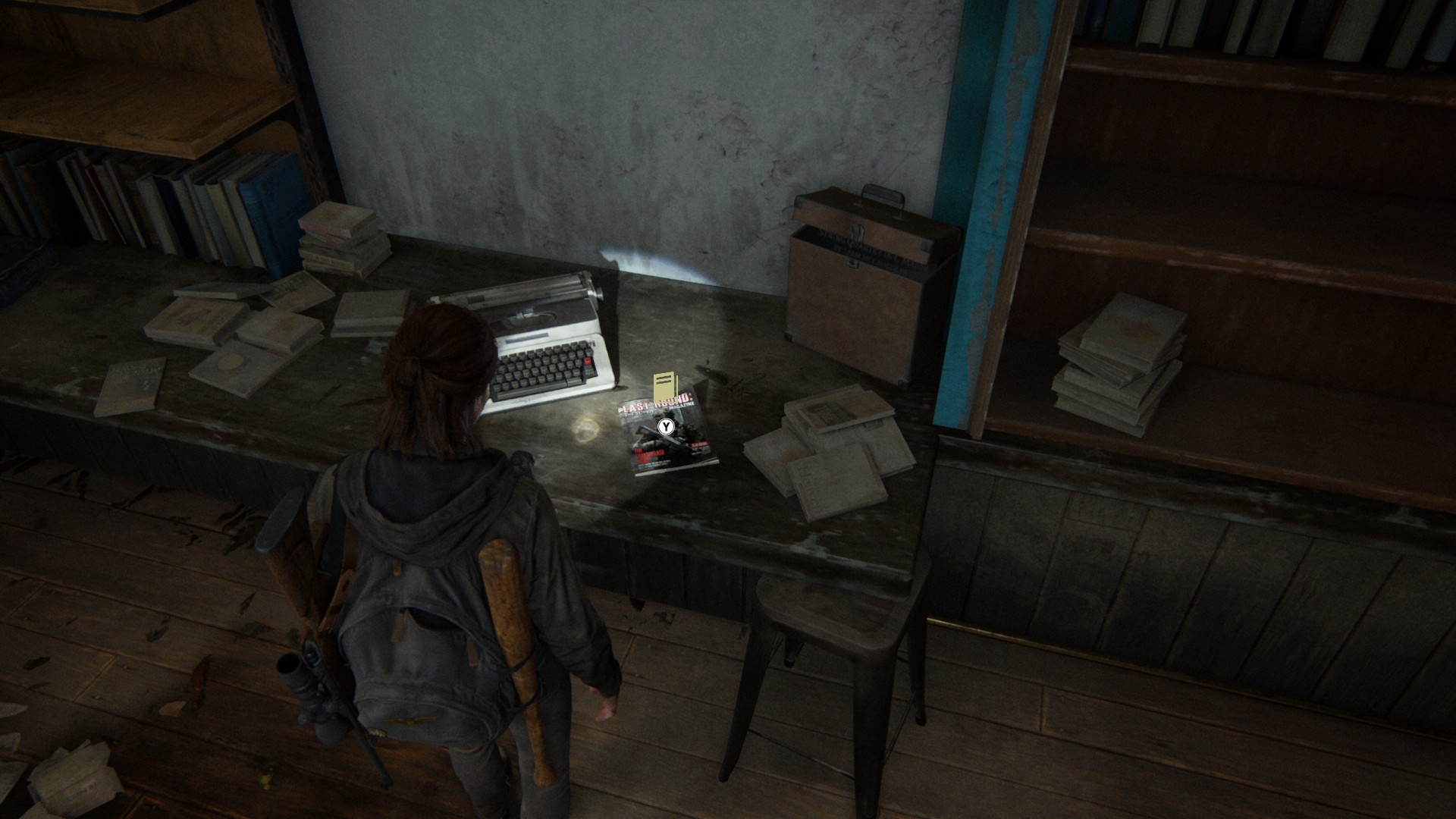Click the yellow collectible document marker
The height and width of the screenshot is (819, 1456).
pyautogui.click(x=664, y=387)
